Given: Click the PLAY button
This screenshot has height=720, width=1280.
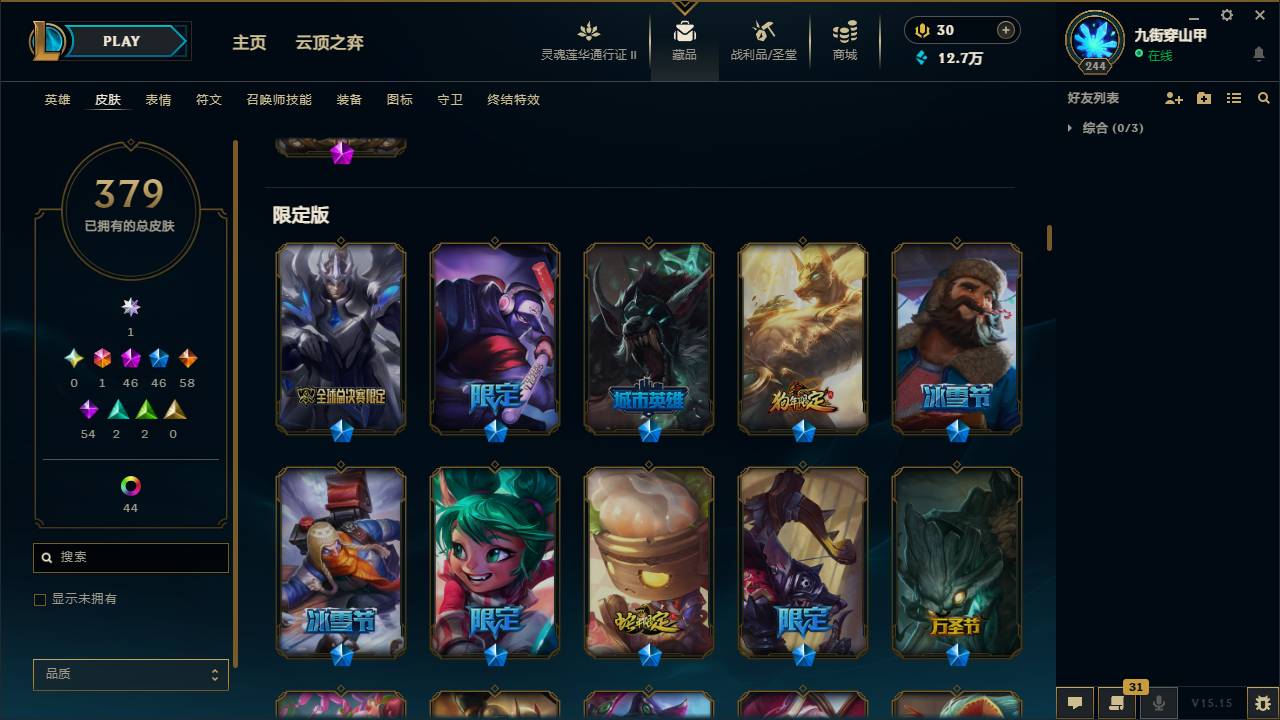Looking at the screenshot, I should (x=121, y=41).
